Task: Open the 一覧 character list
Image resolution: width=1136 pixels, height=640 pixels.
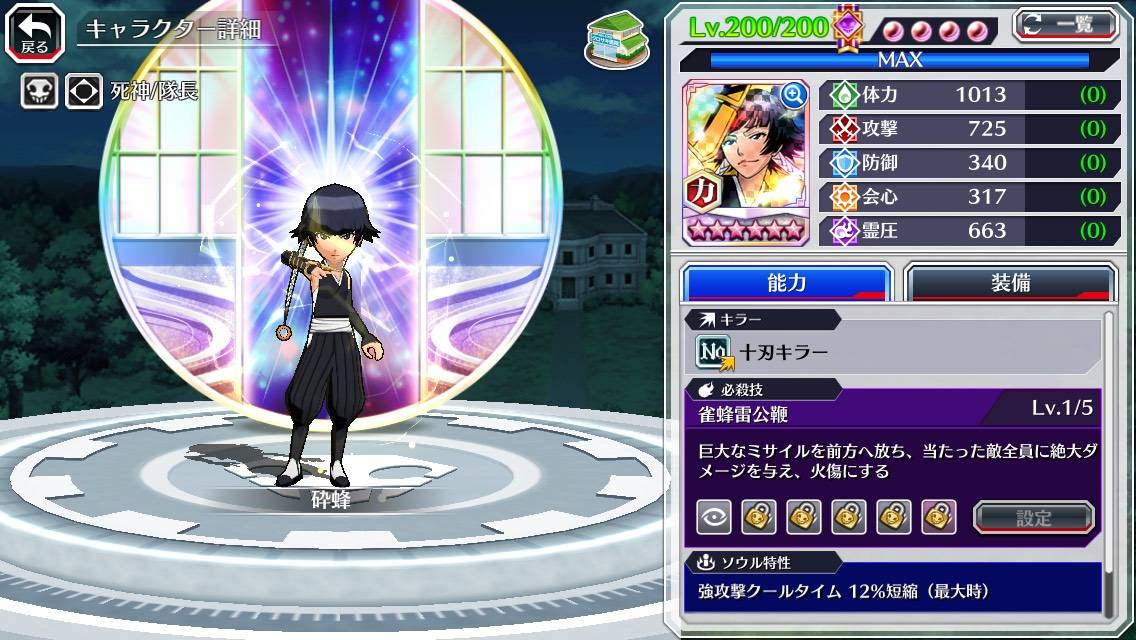Action: pyautogui.click(x=1065, y=25)
